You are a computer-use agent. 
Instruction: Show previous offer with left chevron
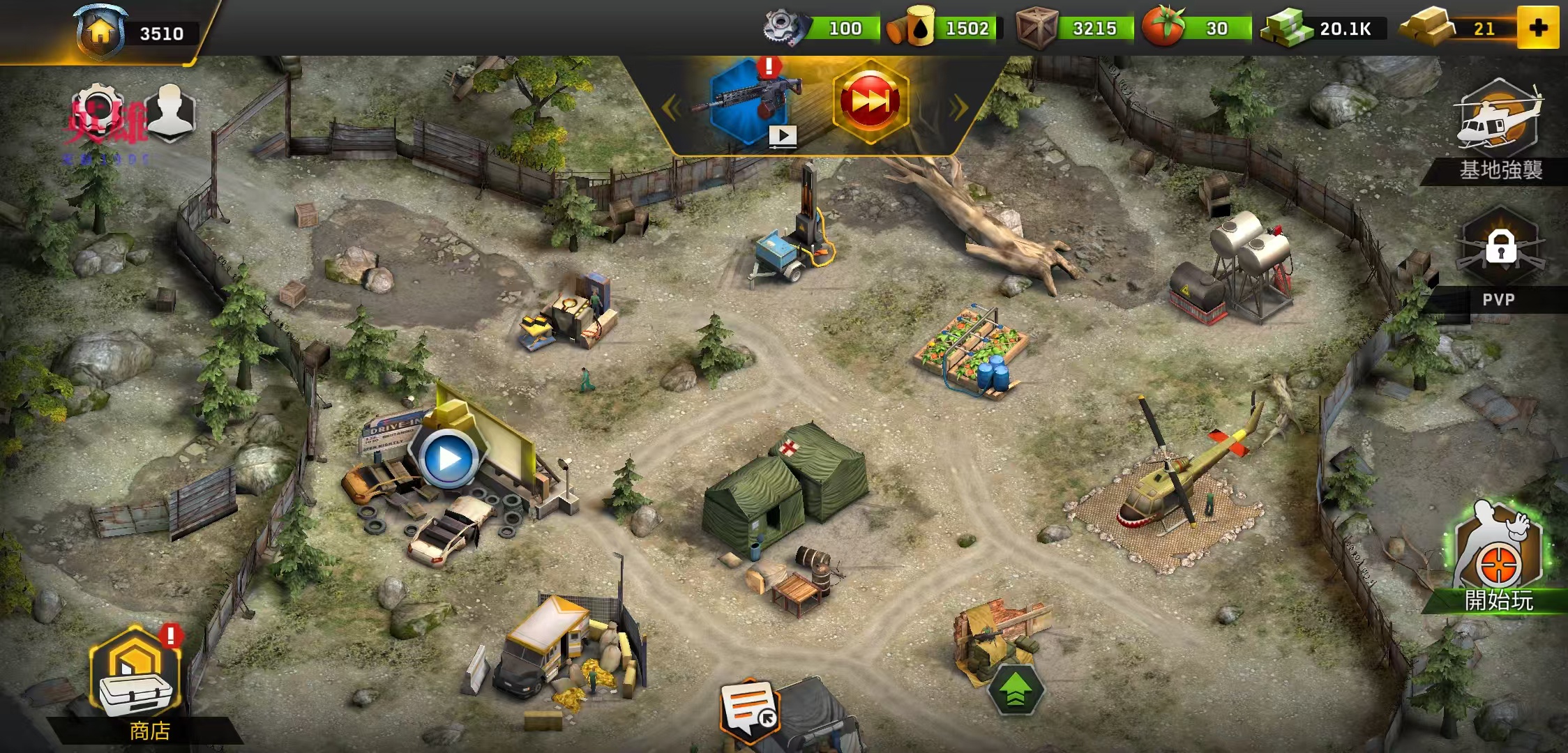click(671, 107)
